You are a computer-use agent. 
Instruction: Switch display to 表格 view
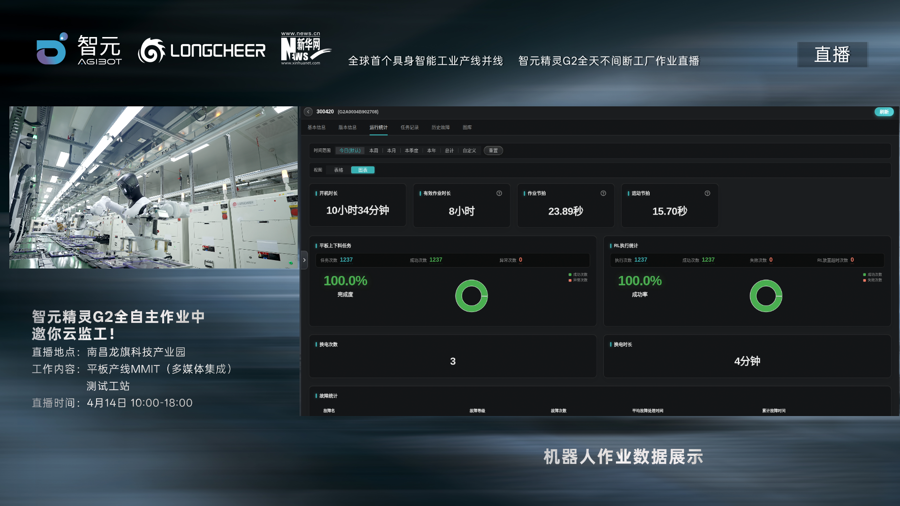338,170
